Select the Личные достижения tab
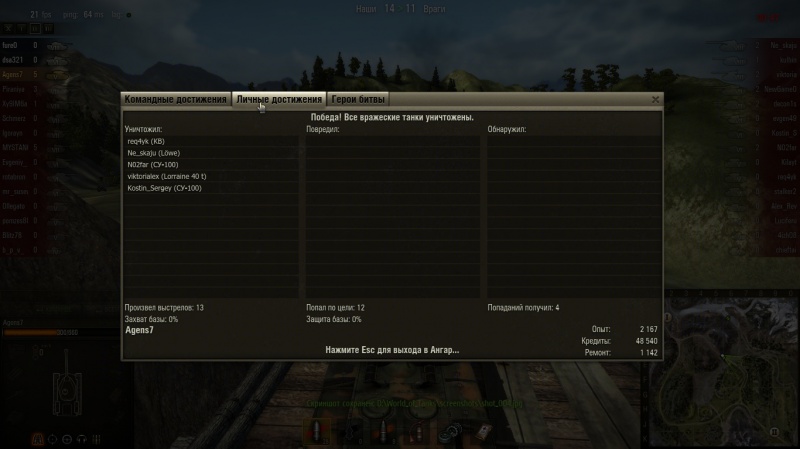This screenshot has width=800, height=449. click(279, 100)
